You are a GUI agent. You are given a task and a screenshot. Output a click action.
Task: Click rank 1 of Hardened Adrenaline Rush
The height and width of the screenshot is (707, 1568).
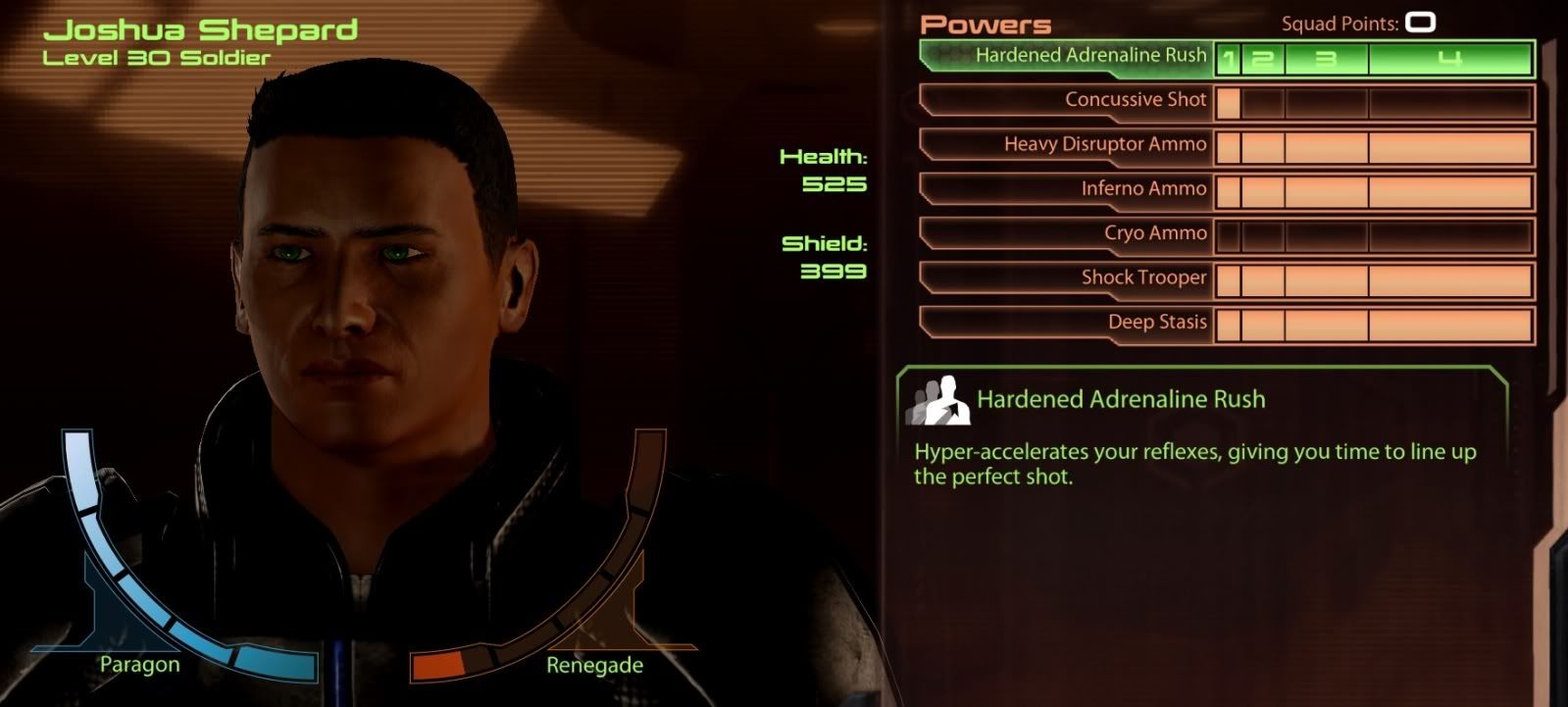(x=1229, y=60)
